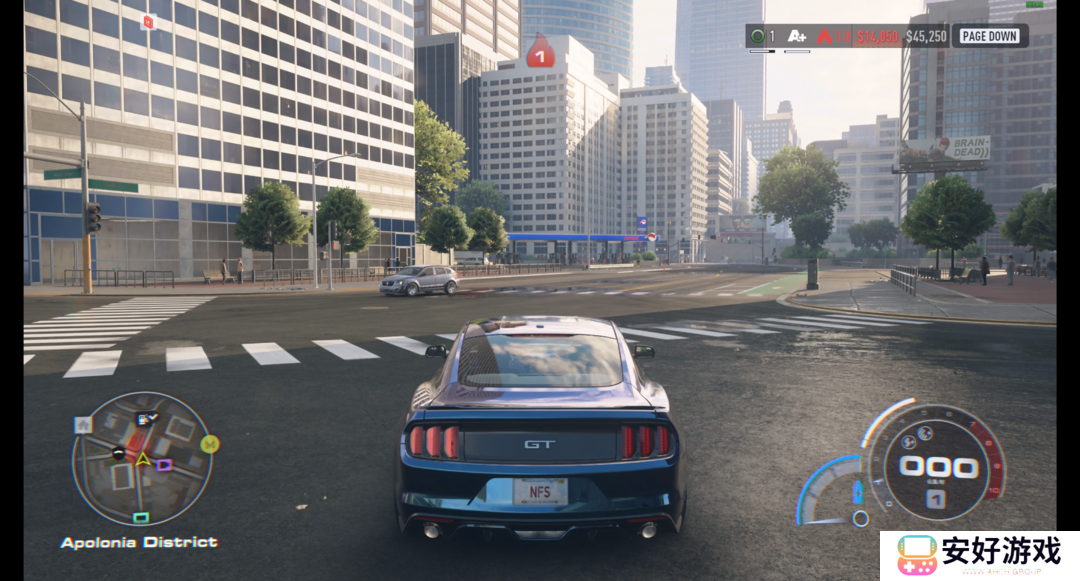Select the safehouse home marker on minimap
Image resolution: width=1080 pixels, height=581 pixels.
tap(84, 424)
